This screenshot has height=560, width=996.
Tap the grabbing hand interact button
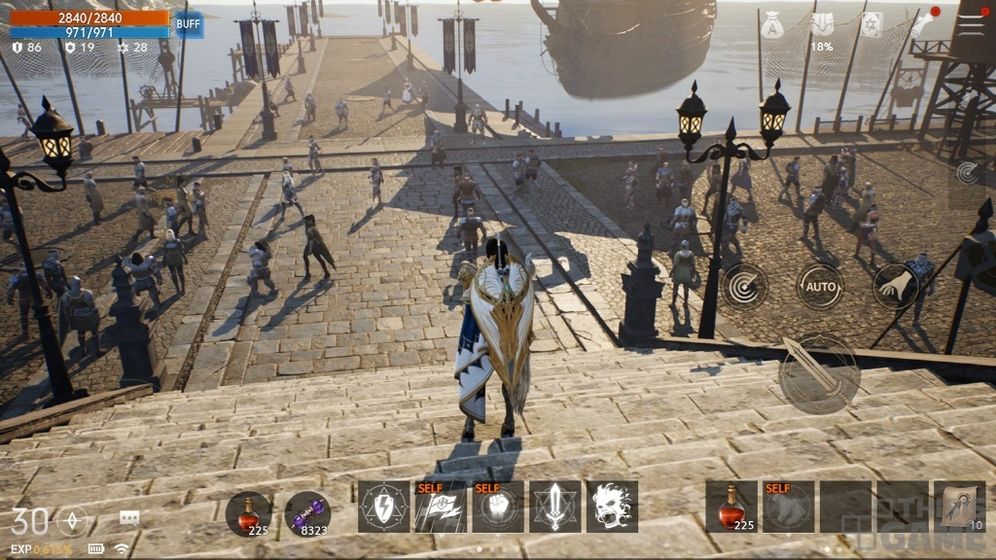pyautogui.click(x=895, y=286)
